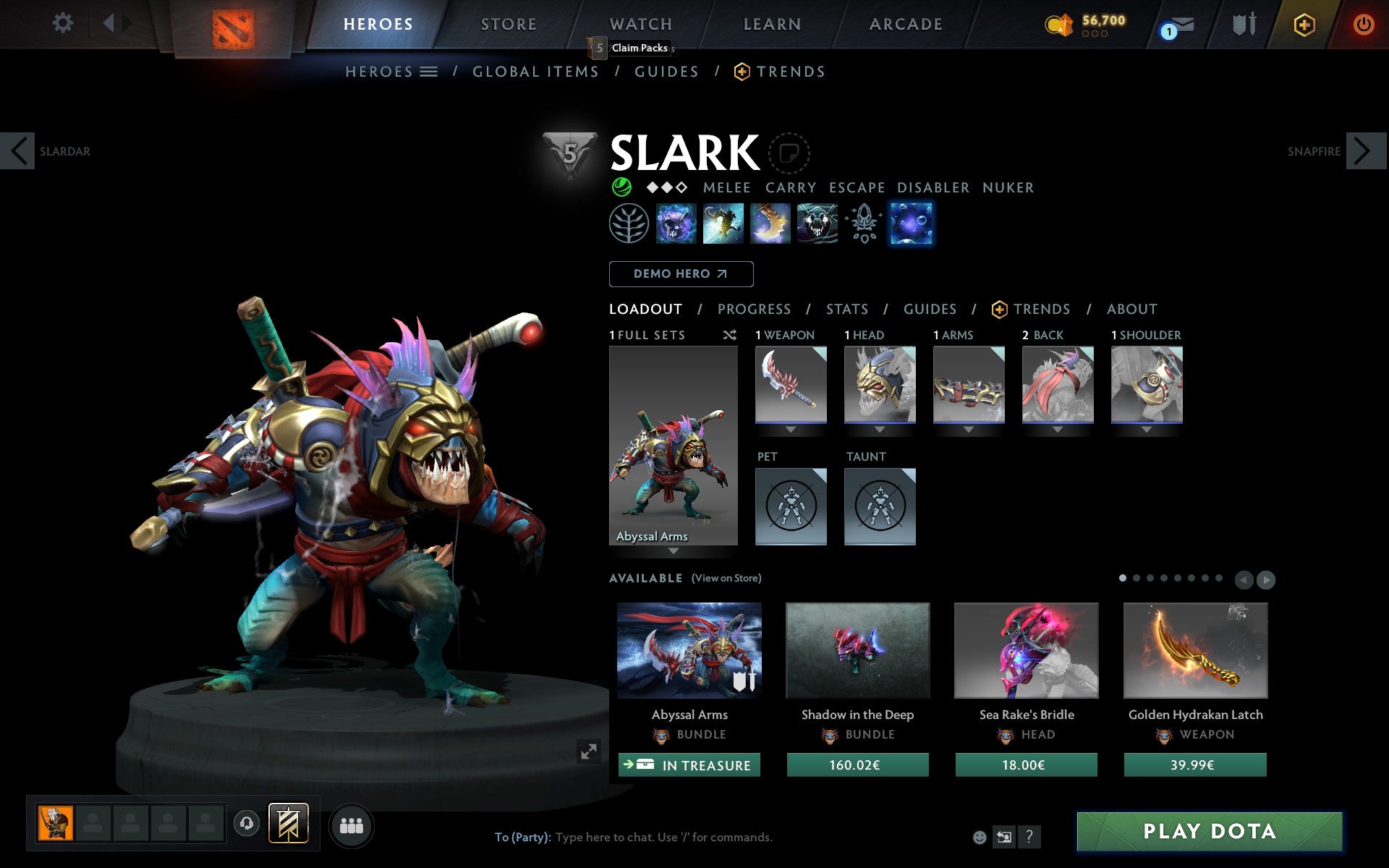
Task: View the Pounce ability icon
Action: (723, 224)
